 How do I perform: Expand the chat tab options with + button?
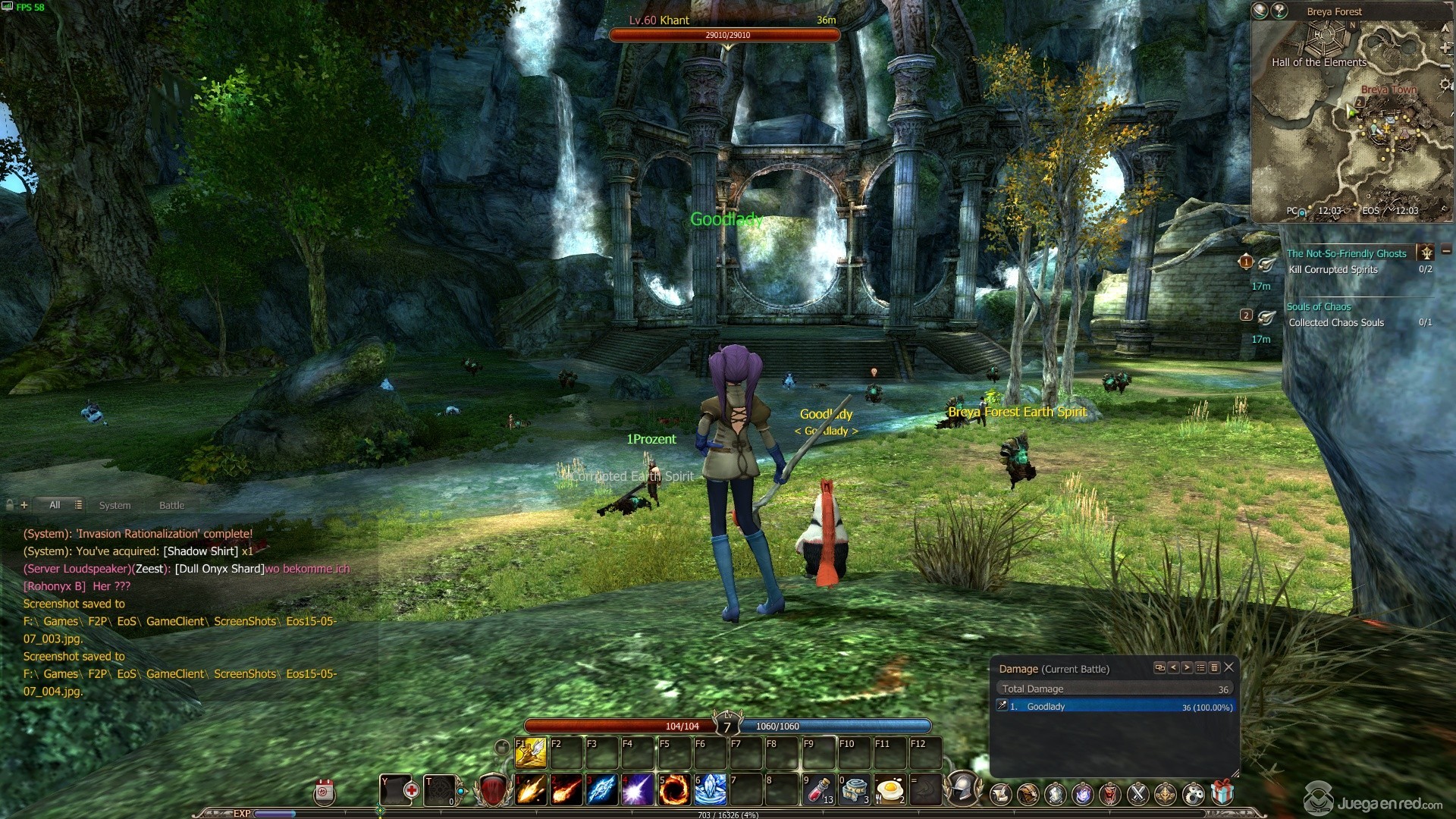25,504
